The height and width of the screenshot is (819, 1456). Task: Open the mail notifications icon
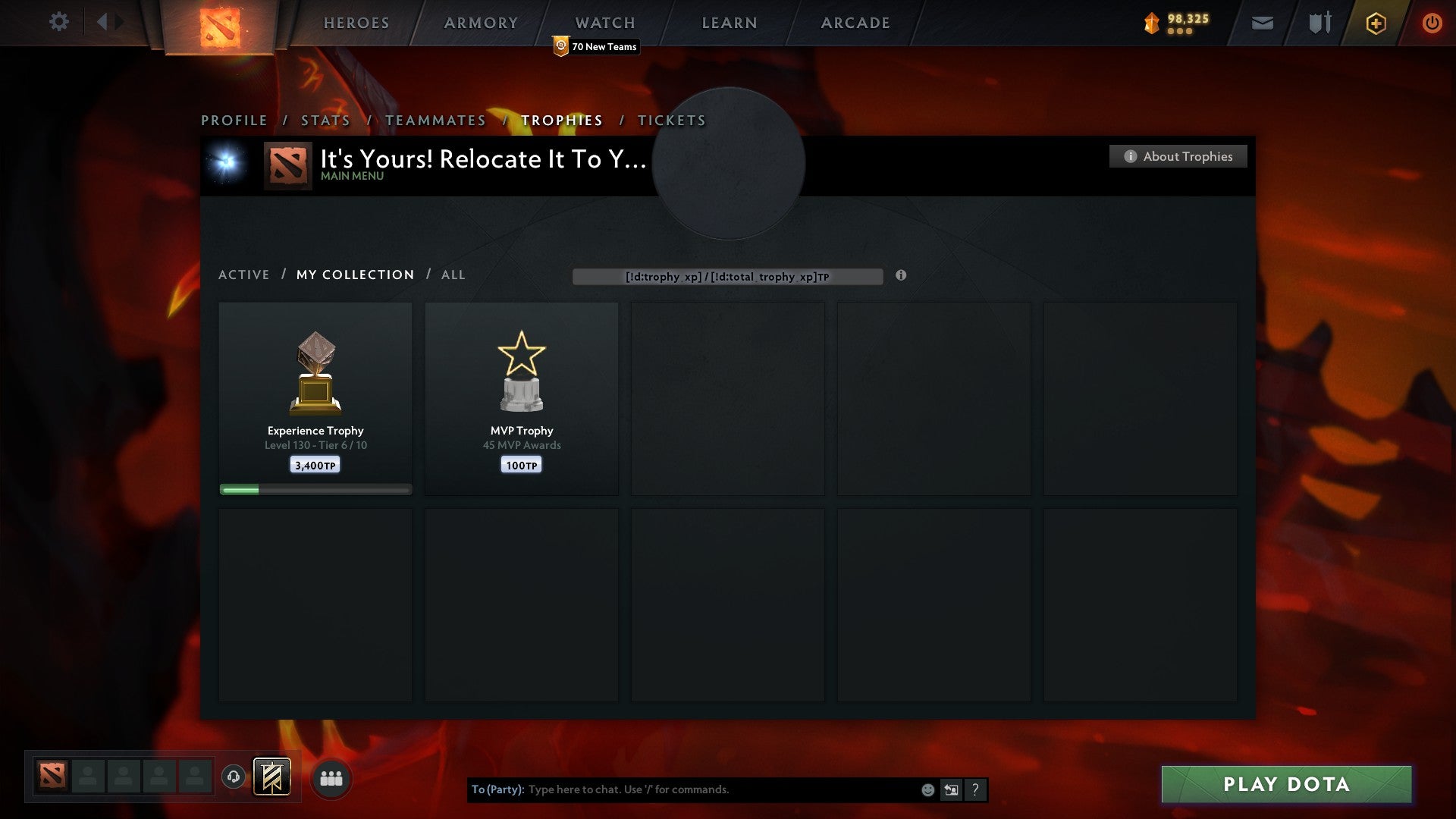click(x=1261, y=23)
